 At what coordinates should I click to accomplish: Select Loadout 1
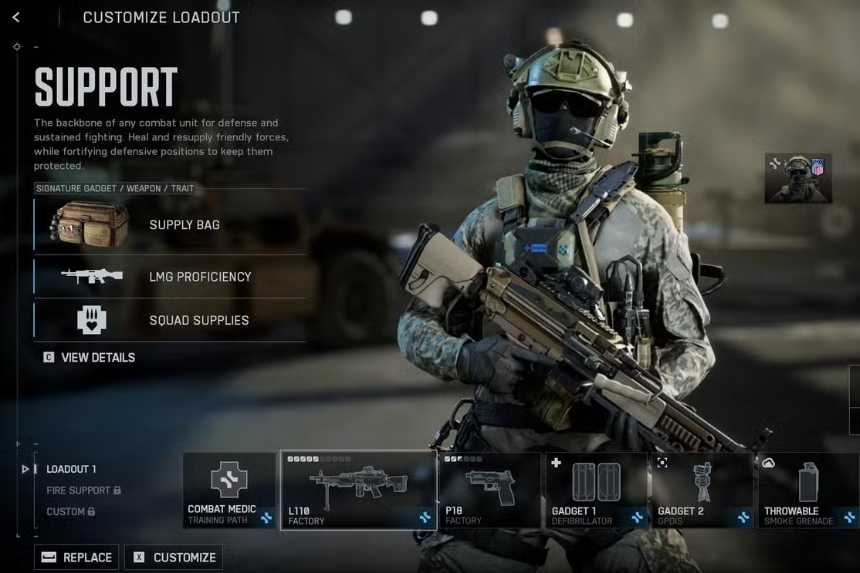(71, 469)
